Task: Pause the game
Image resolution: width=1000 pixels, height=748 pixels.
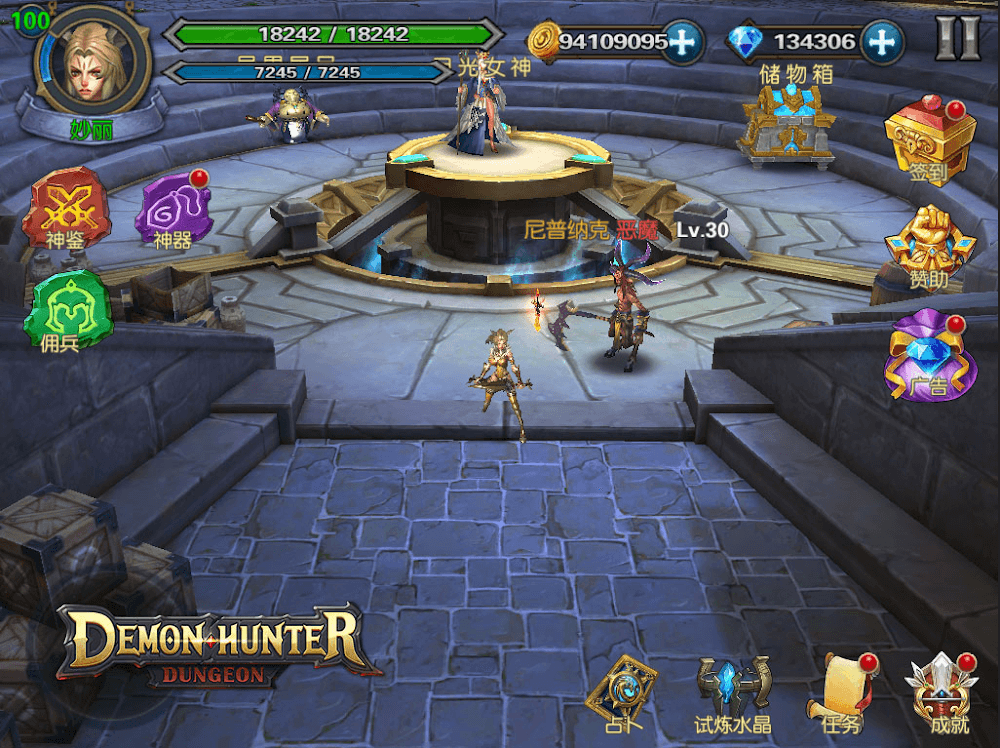Action: (x=957, y=39)
